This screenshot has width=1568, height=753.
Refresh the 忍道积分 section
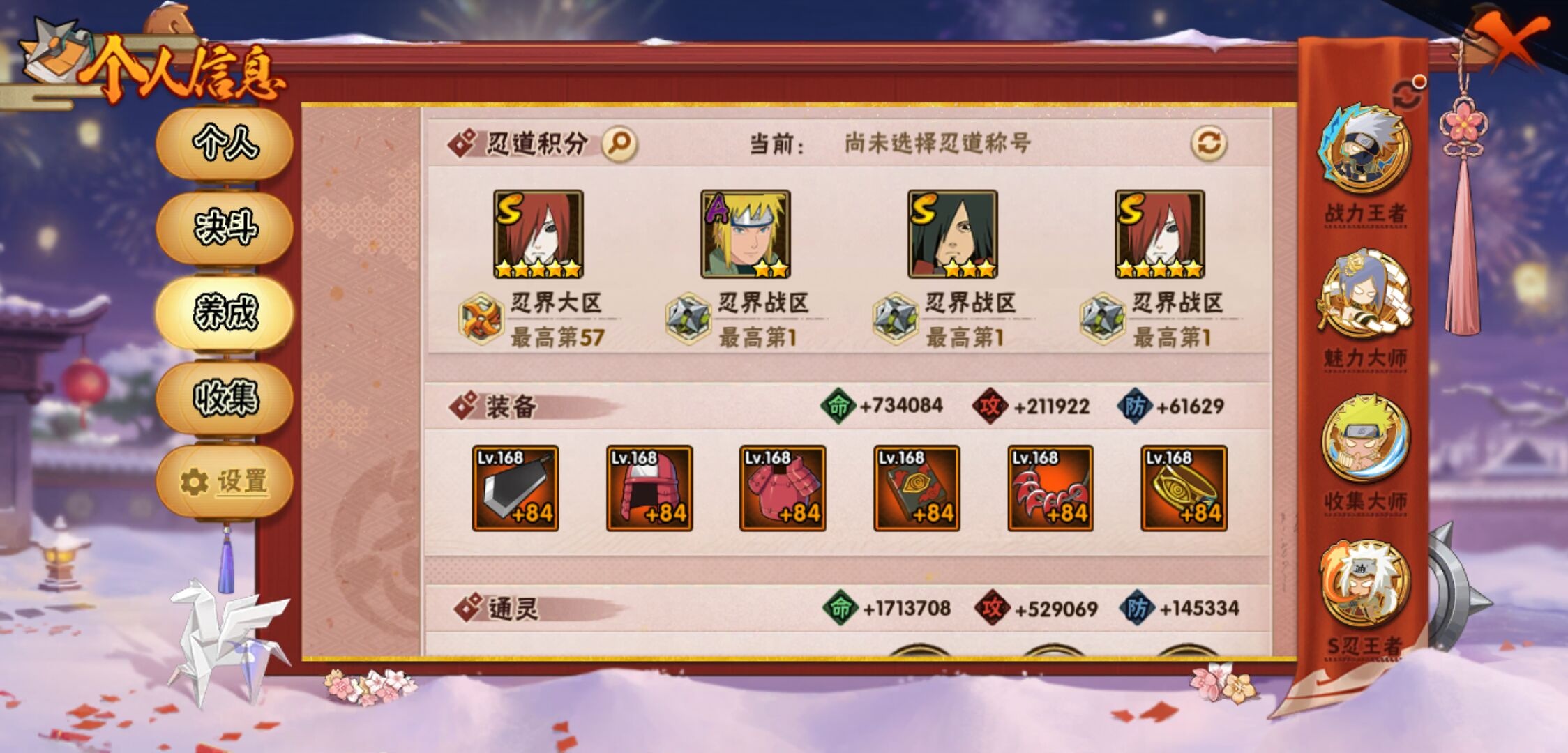[1209, 140]
